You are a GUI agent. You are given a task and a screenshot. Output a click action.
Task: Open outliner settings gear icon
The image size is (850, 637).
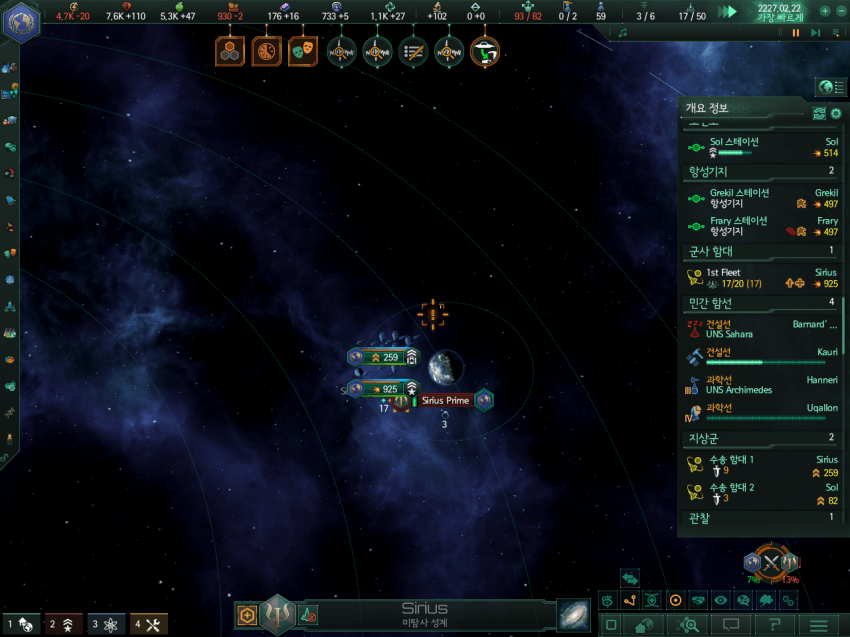tap(836, 113)
